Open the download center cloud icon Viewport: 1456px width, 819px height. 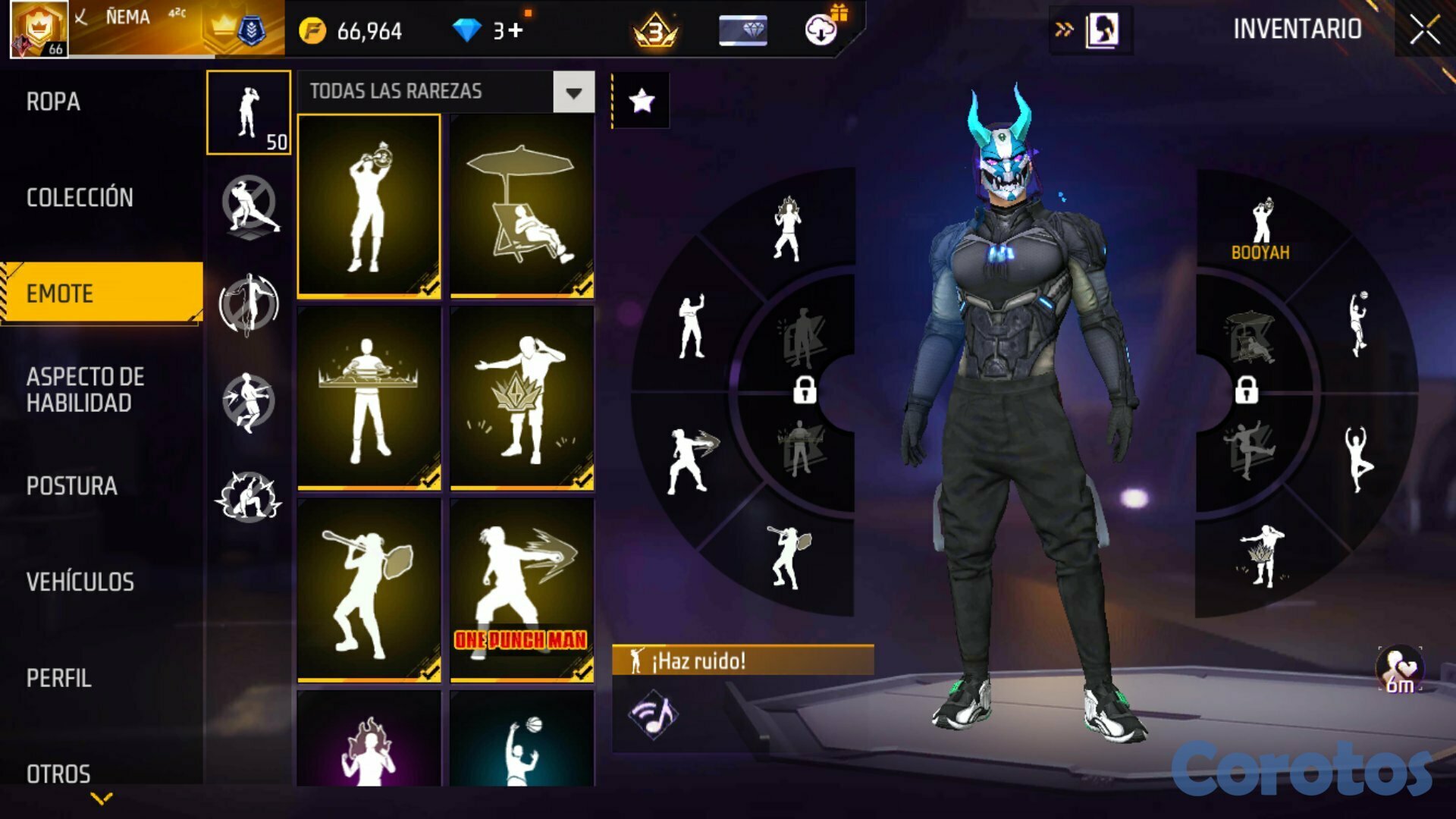821,30
